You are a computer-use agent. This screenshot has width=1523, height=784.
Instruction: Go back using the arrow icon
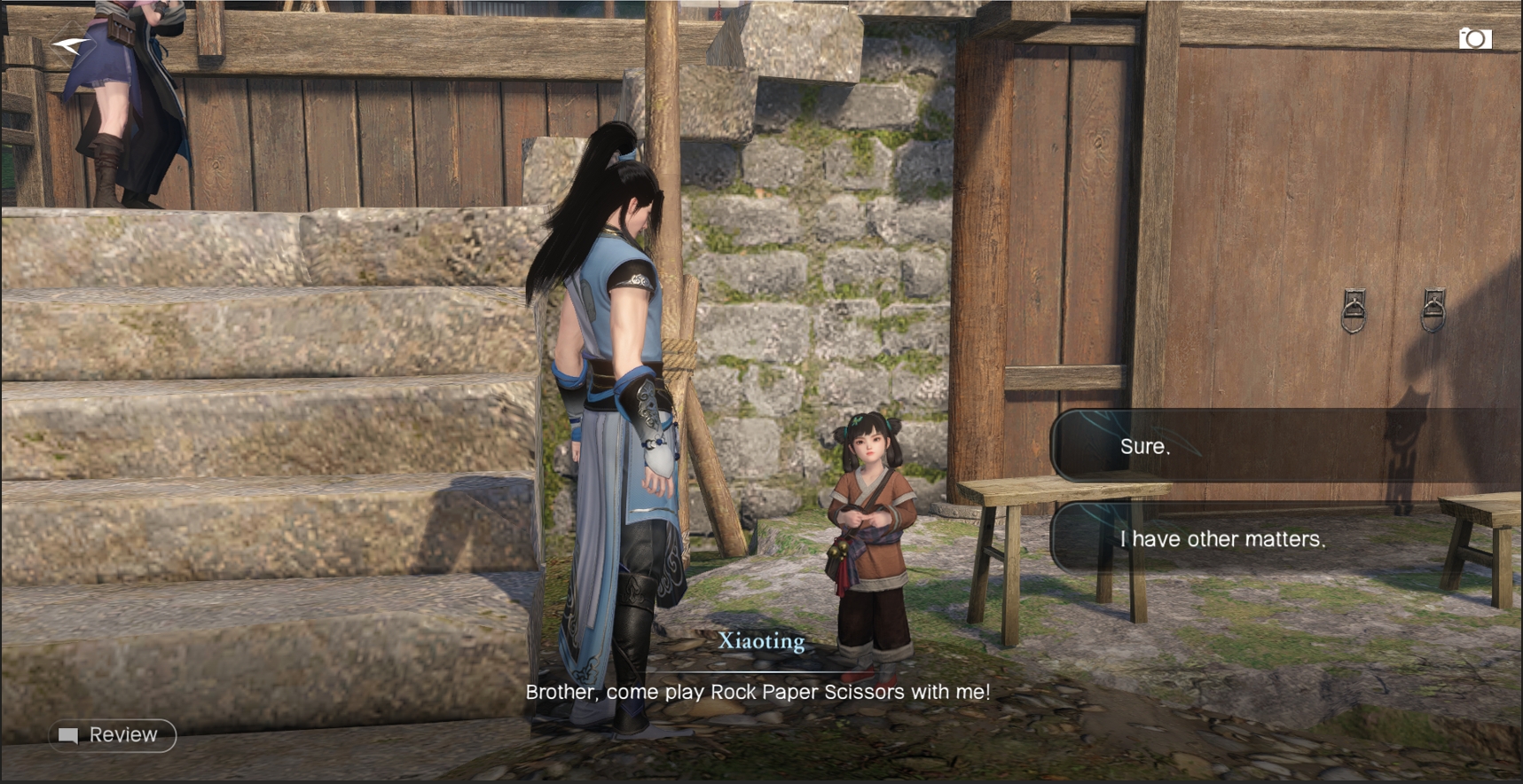click(x=70, y=44)
